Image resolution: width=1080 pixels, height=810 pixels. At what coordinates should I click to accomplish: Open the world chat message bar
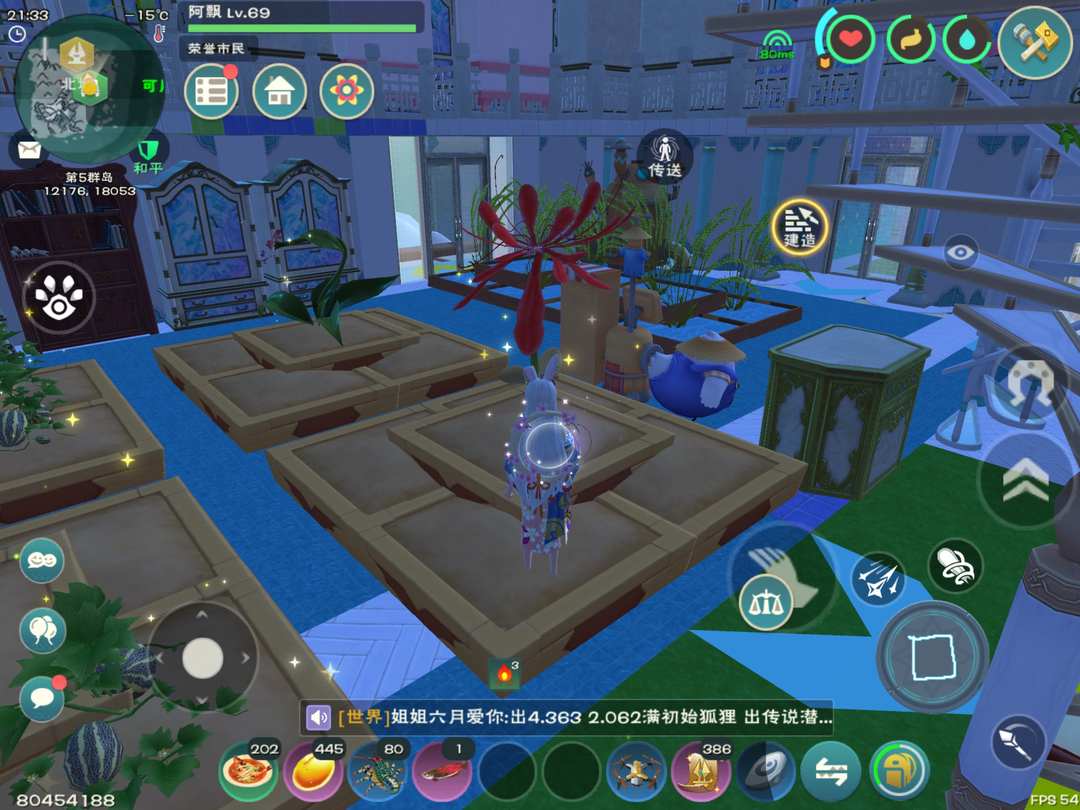tap(570, 717)
